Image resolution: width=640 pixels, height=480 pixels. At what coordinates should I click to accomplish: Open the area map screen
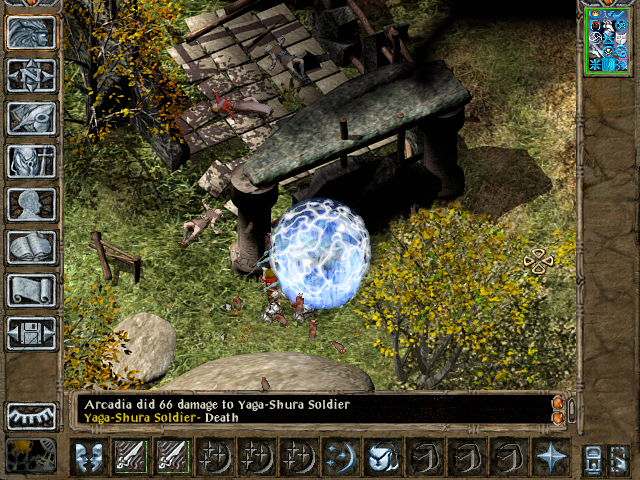31,75
